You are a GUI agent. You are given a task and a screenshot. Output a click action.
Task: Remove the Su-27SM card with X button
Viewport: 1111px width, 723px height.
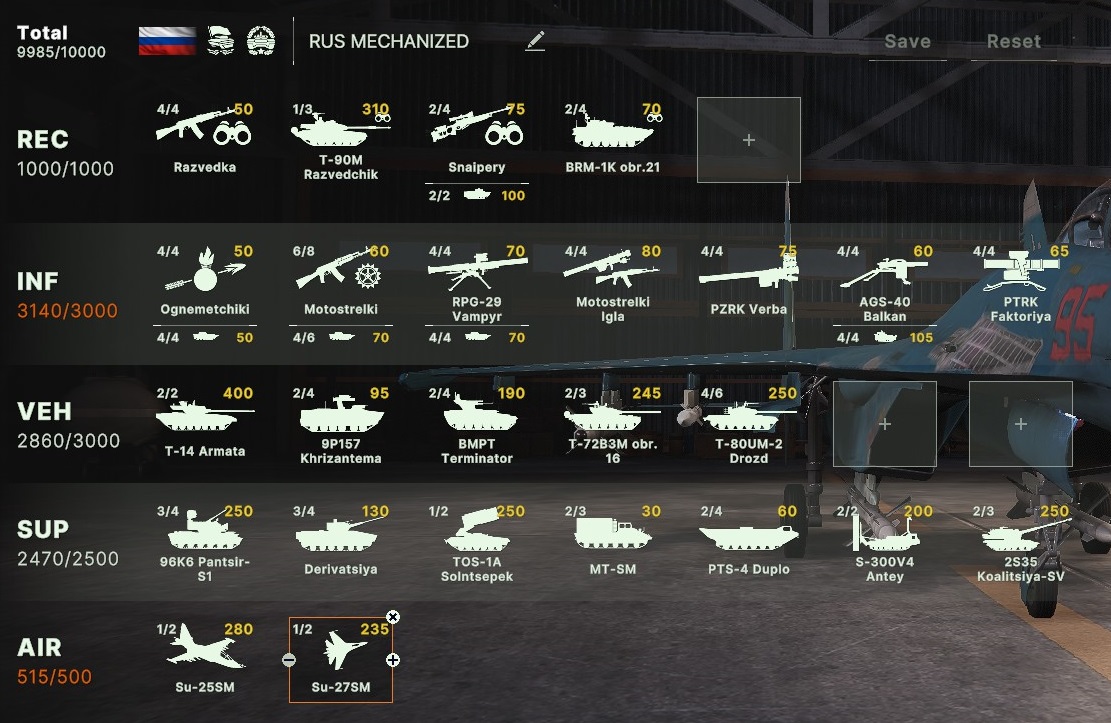pos(393,617)
